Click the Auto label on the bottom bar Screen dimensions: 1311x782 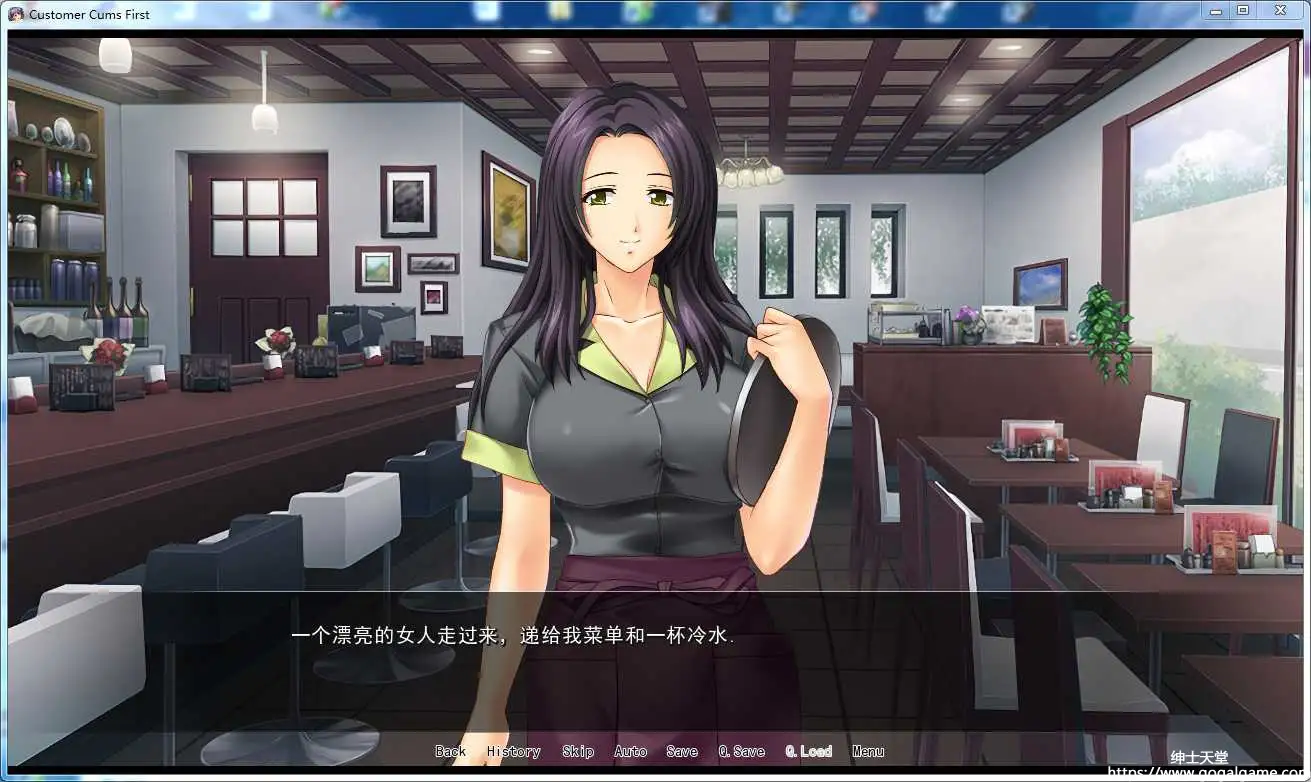(x=630, y=751)
